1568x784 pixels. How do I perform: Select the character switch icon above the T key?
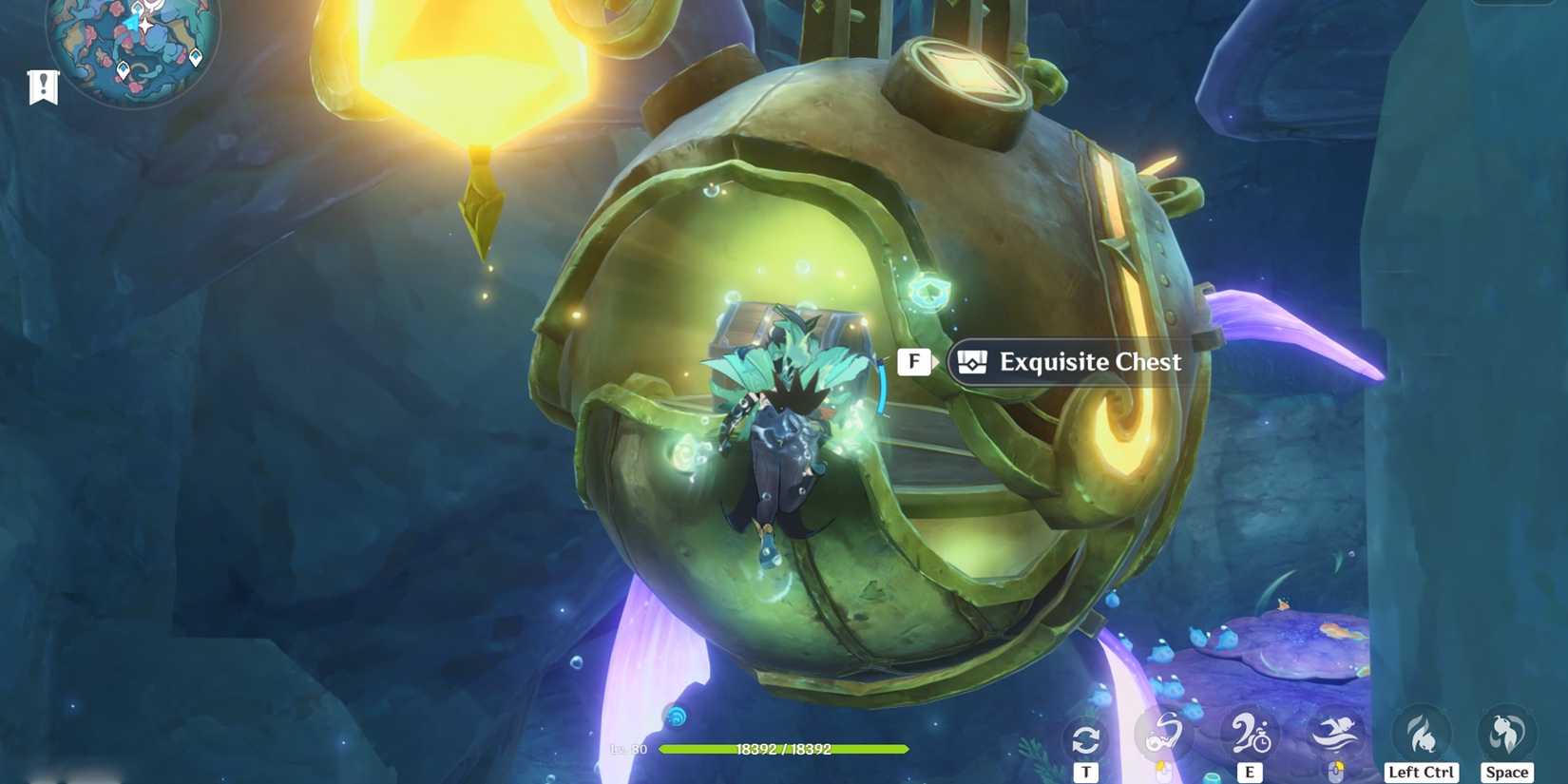coord(1086,736)
